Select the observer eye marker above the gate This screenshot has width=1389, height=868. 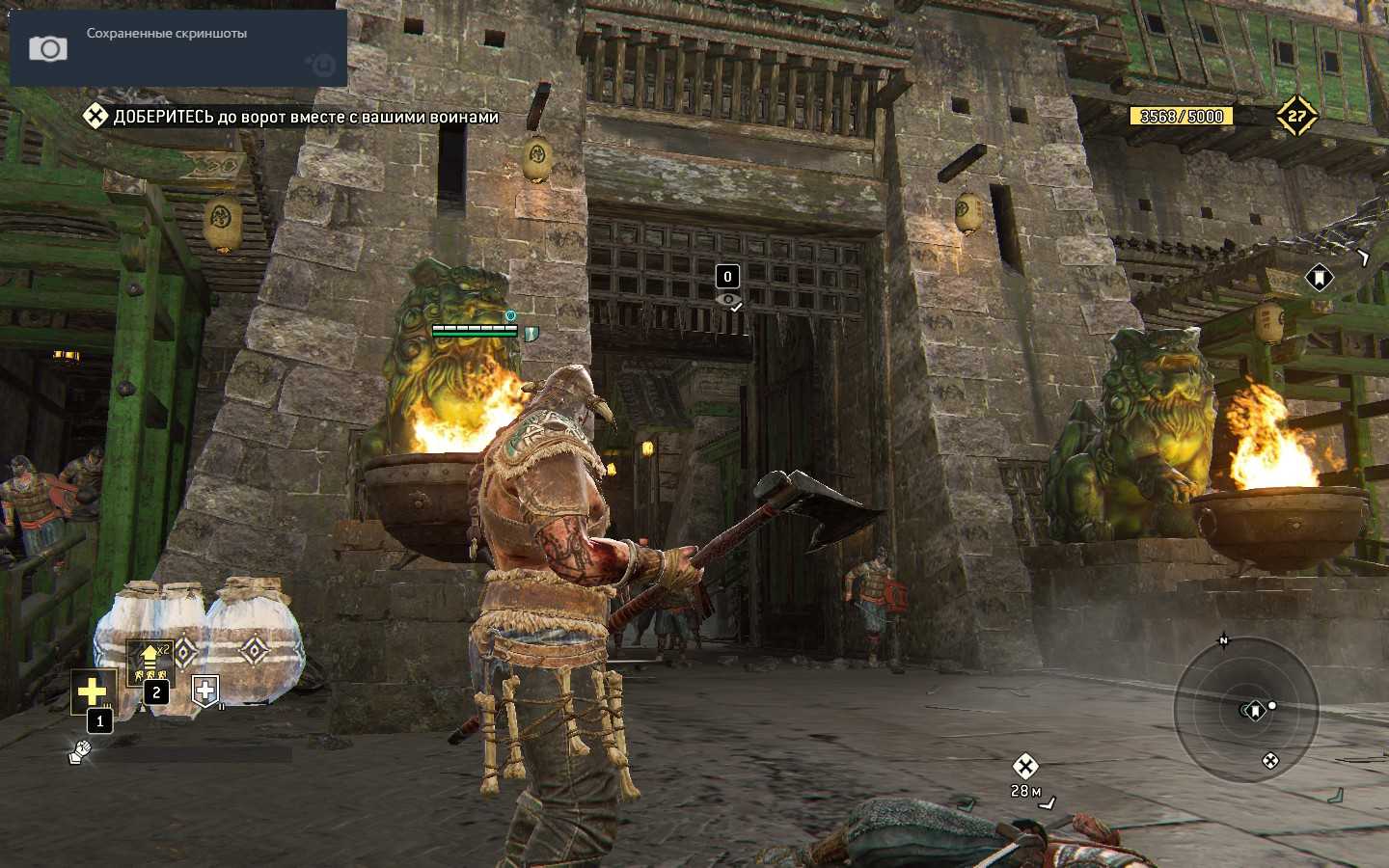point(728,300)
